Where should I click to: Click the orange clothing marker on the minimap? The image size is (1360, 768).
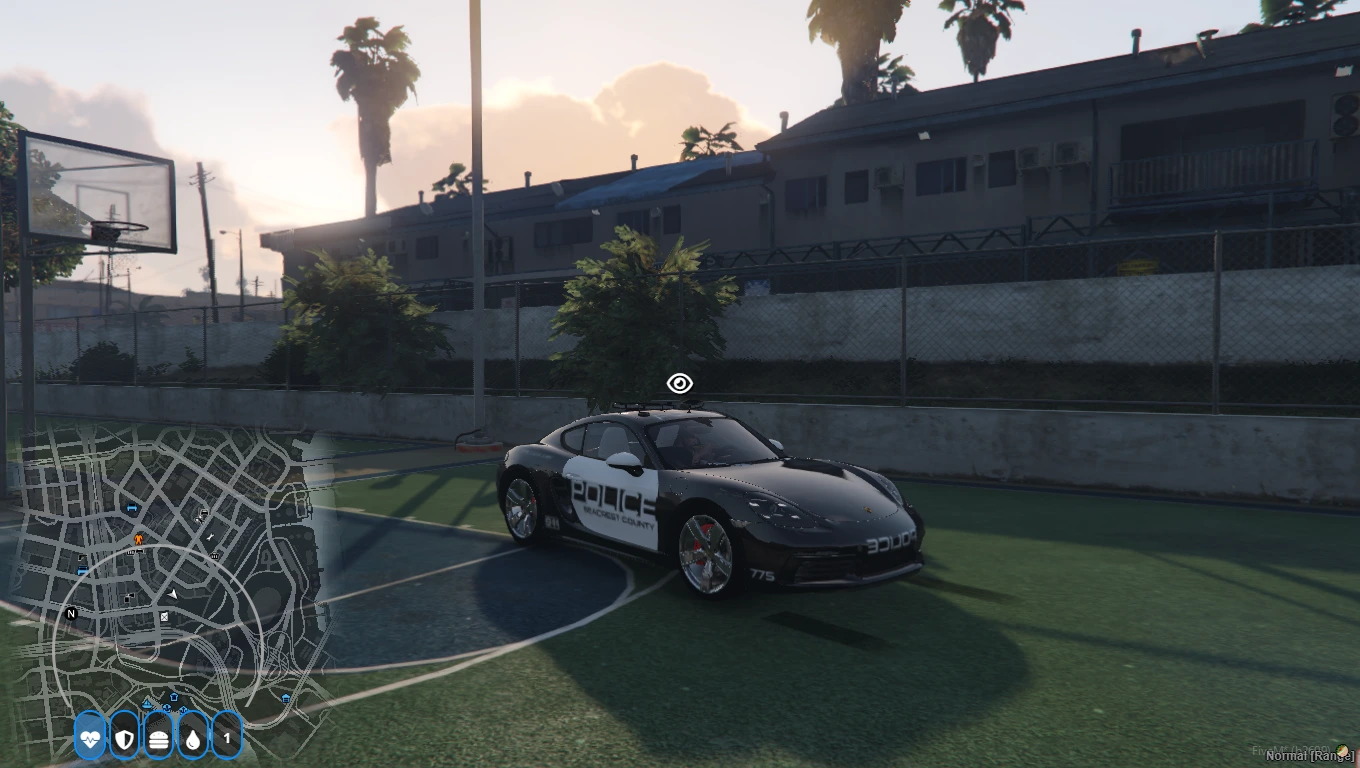coord(138,539)
